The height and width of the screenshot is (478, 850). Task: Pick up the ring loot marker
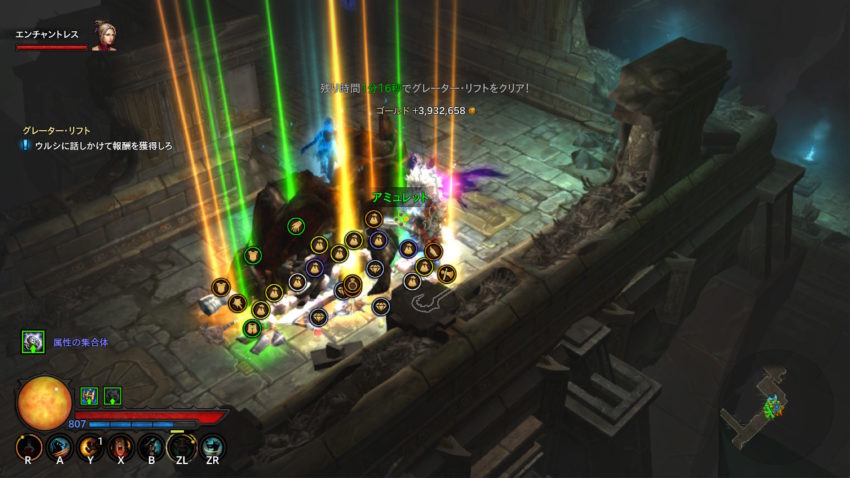pos(352,285)
